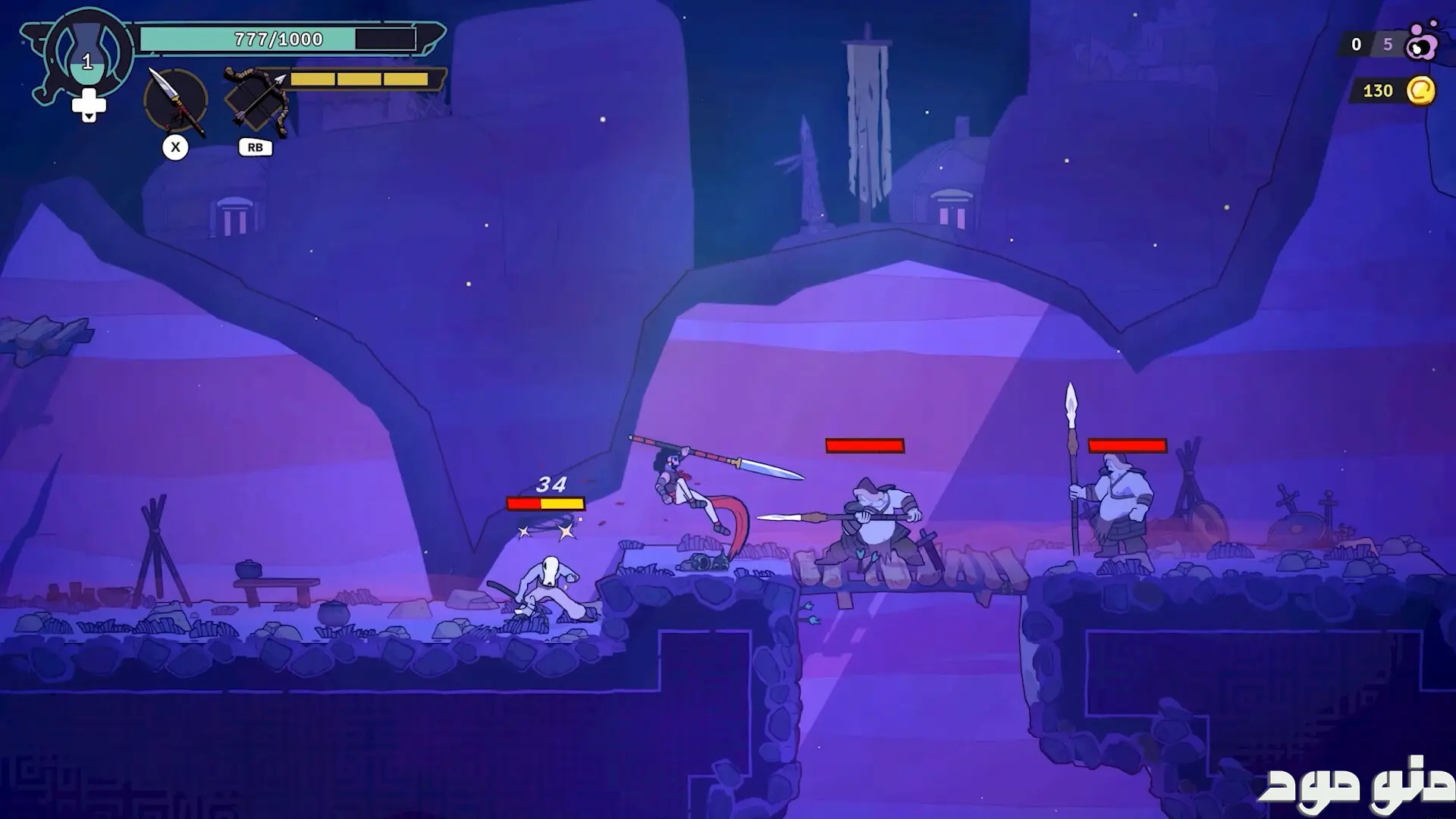The height and width of the screenshot is (819, 1456).
Task: Choose the spear weapon slot
Action: (176, 101)
